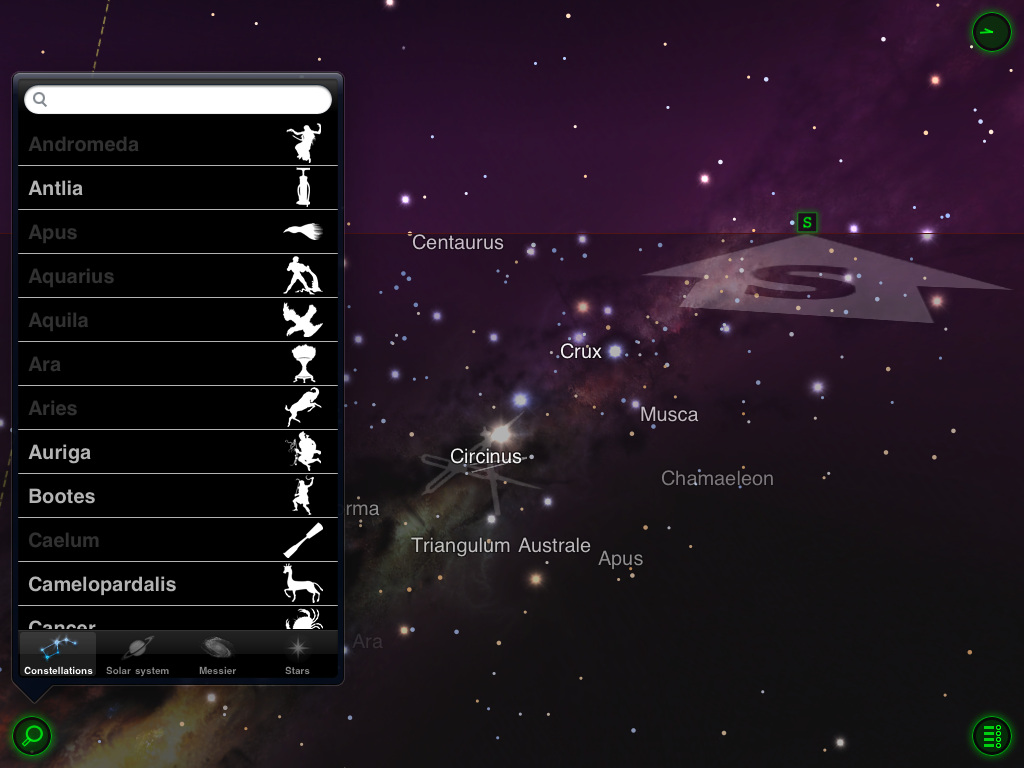This screenshot has width=1024, height=768.
Task: Open the Aquila constellation entry
Action: pos(178,320)
